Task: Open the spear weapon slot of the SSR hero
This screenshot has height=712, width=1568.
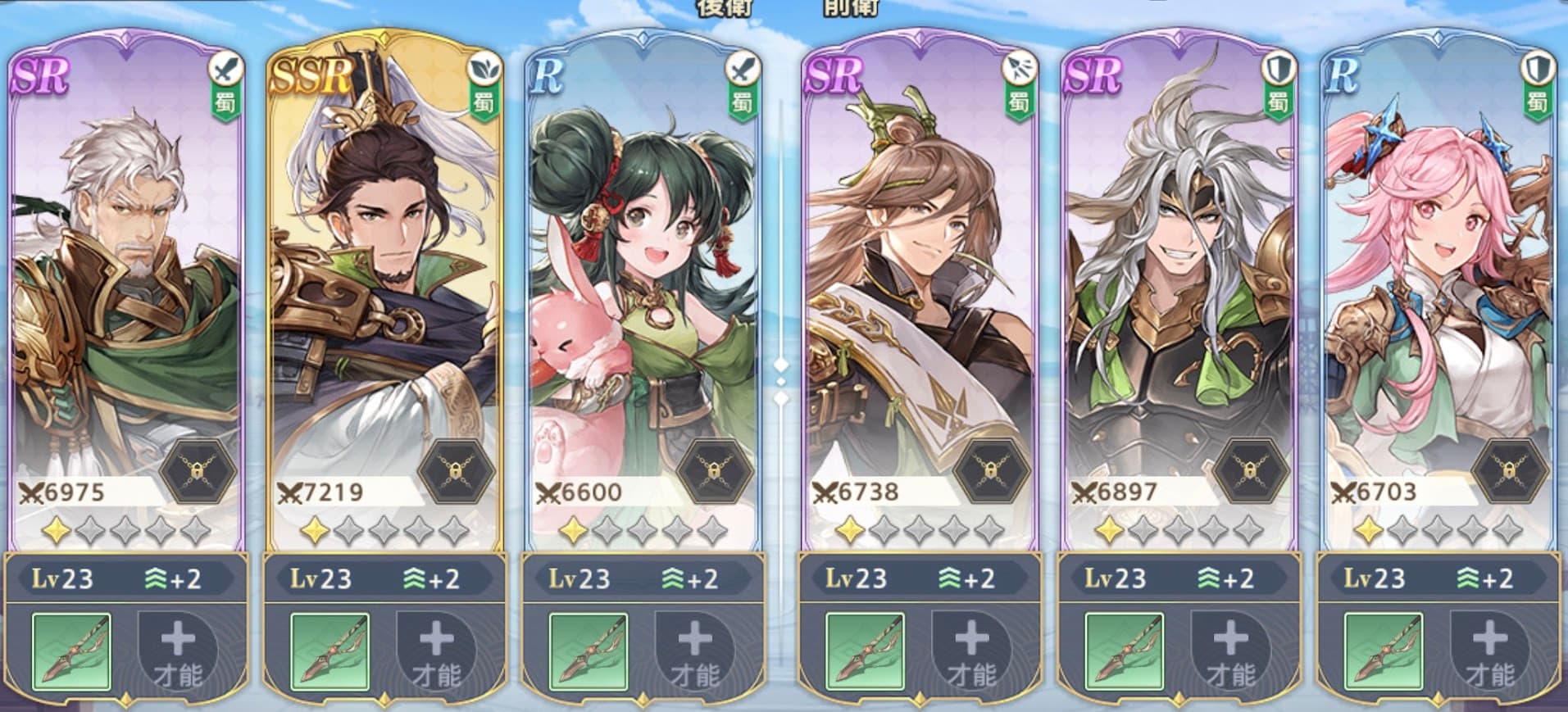Action: click(x=330, y=651)
